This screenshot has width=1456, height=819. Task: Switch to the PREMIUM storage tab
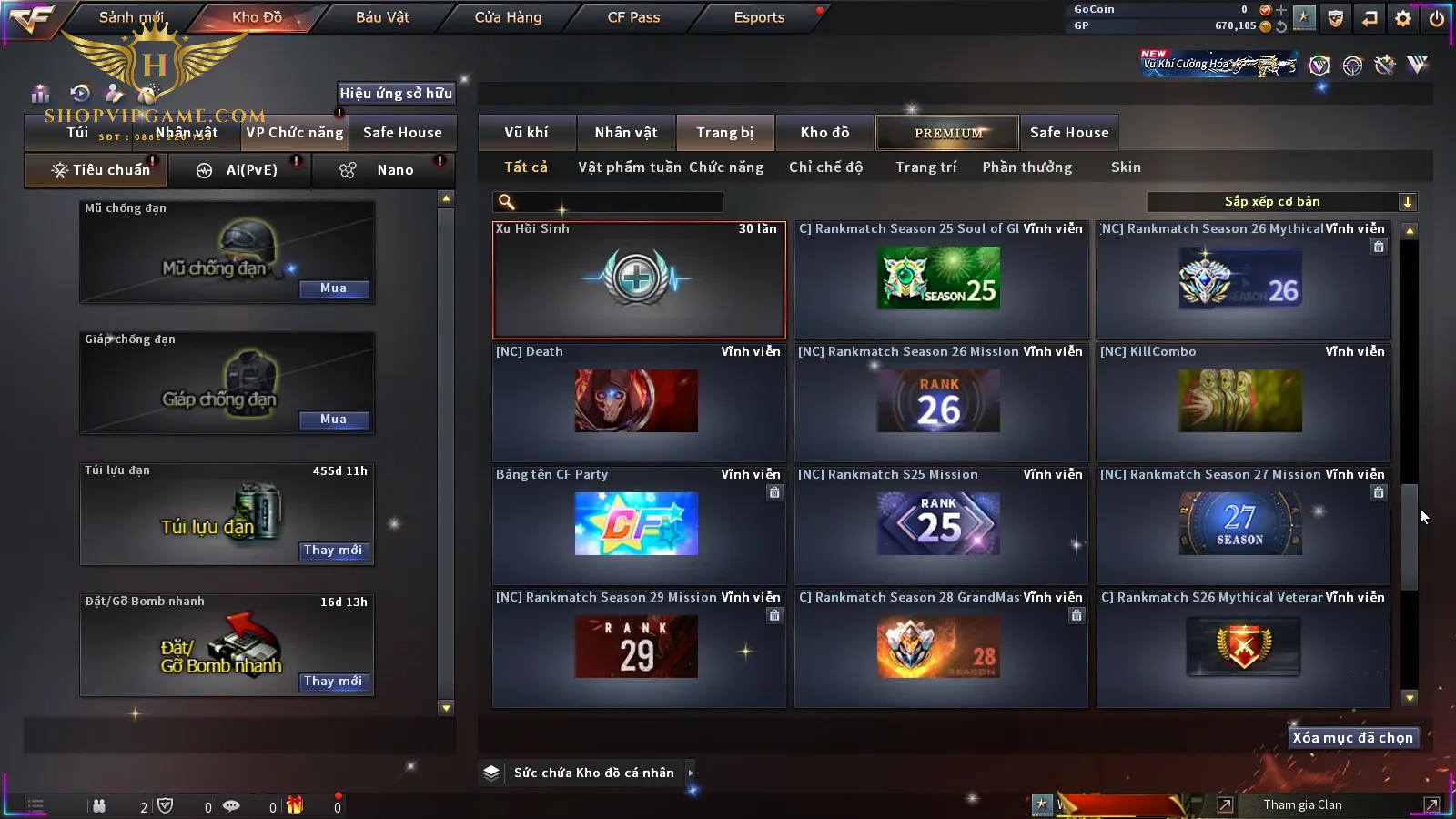pyautogui.click(x=947, y=133)
